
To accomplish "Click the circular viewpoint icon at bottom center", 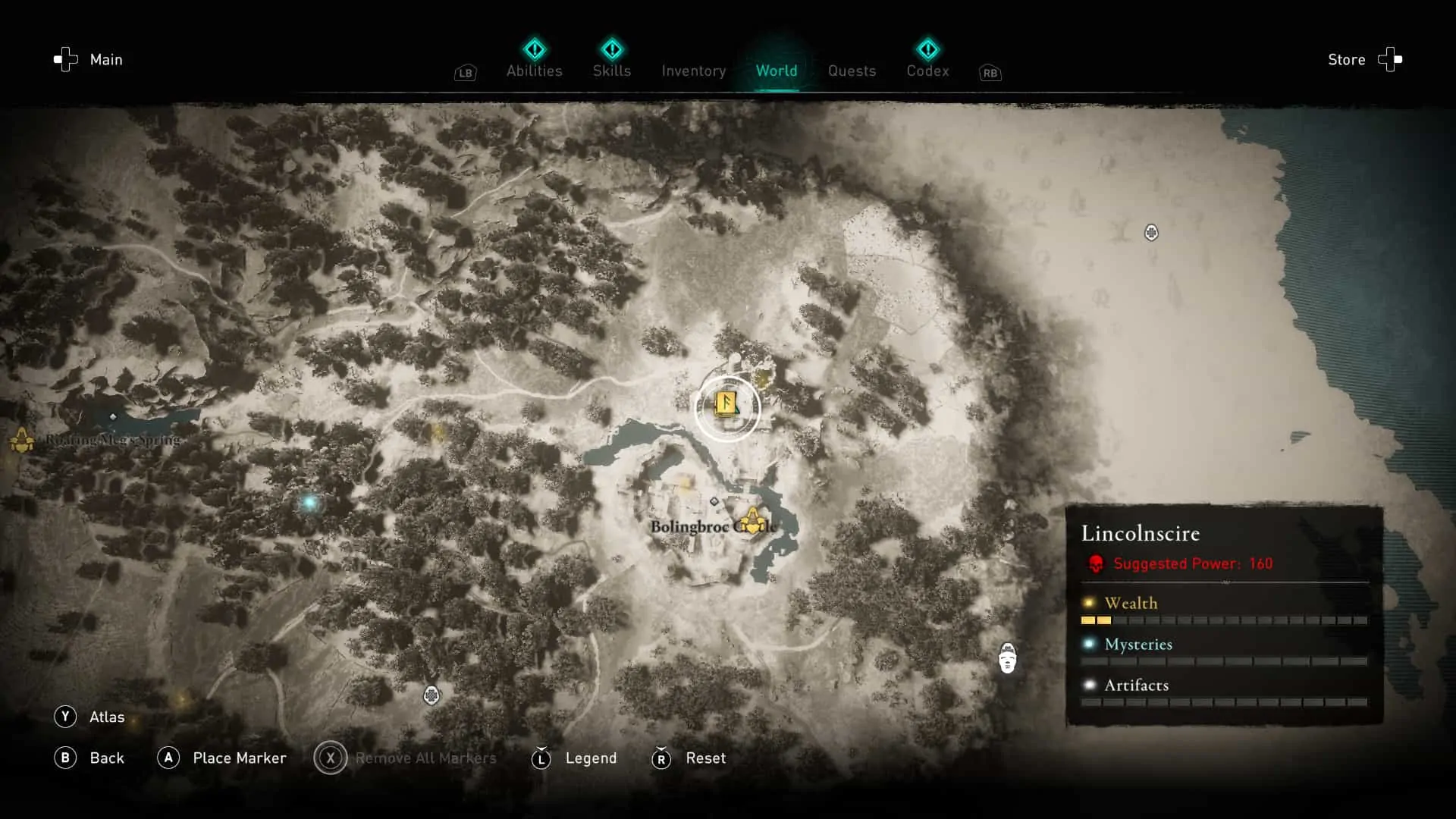I will click(x=431, y=695).
